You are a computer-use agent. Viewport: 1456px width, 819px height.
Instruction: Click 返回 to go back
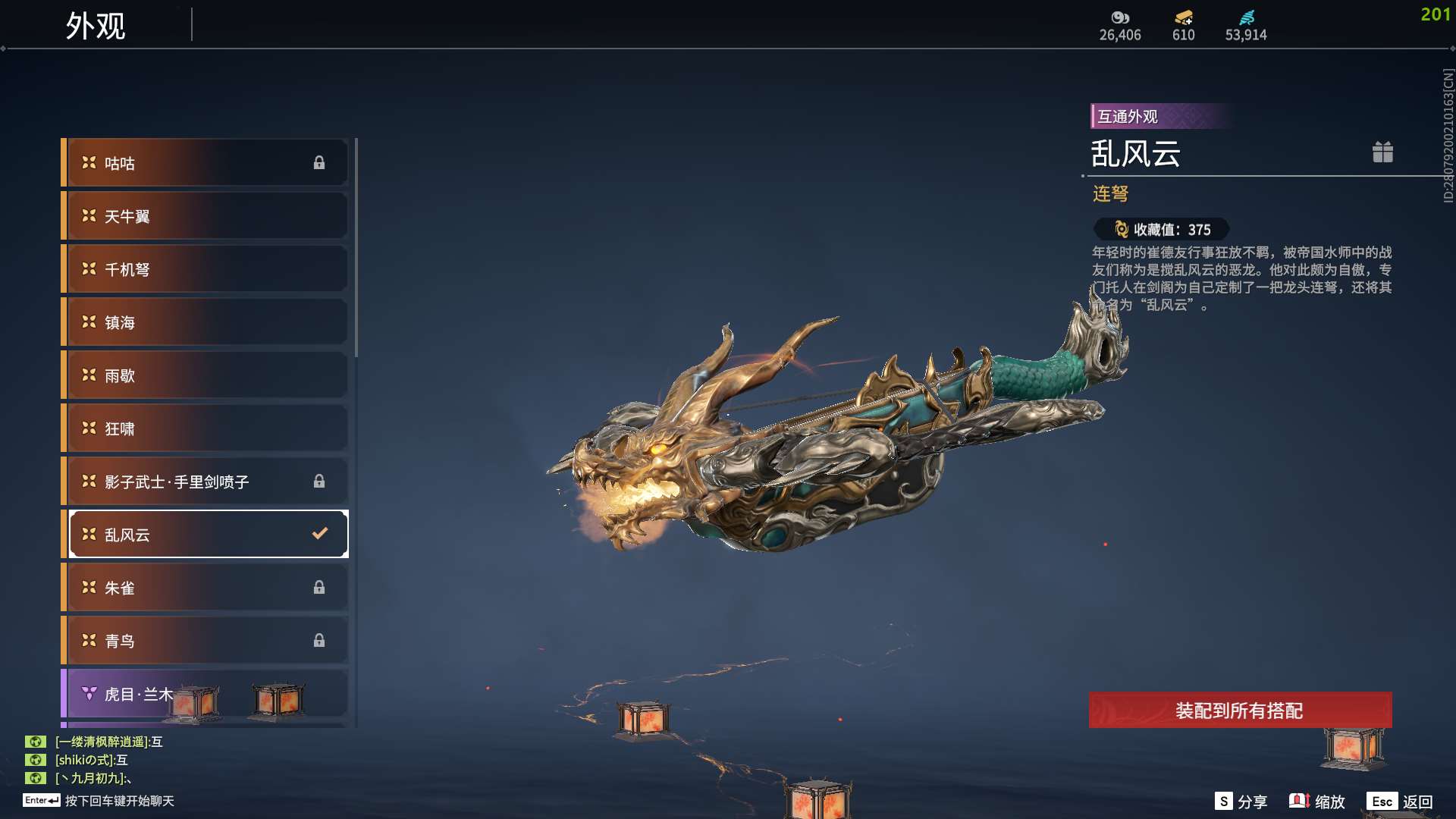(x=1400, y=802)
